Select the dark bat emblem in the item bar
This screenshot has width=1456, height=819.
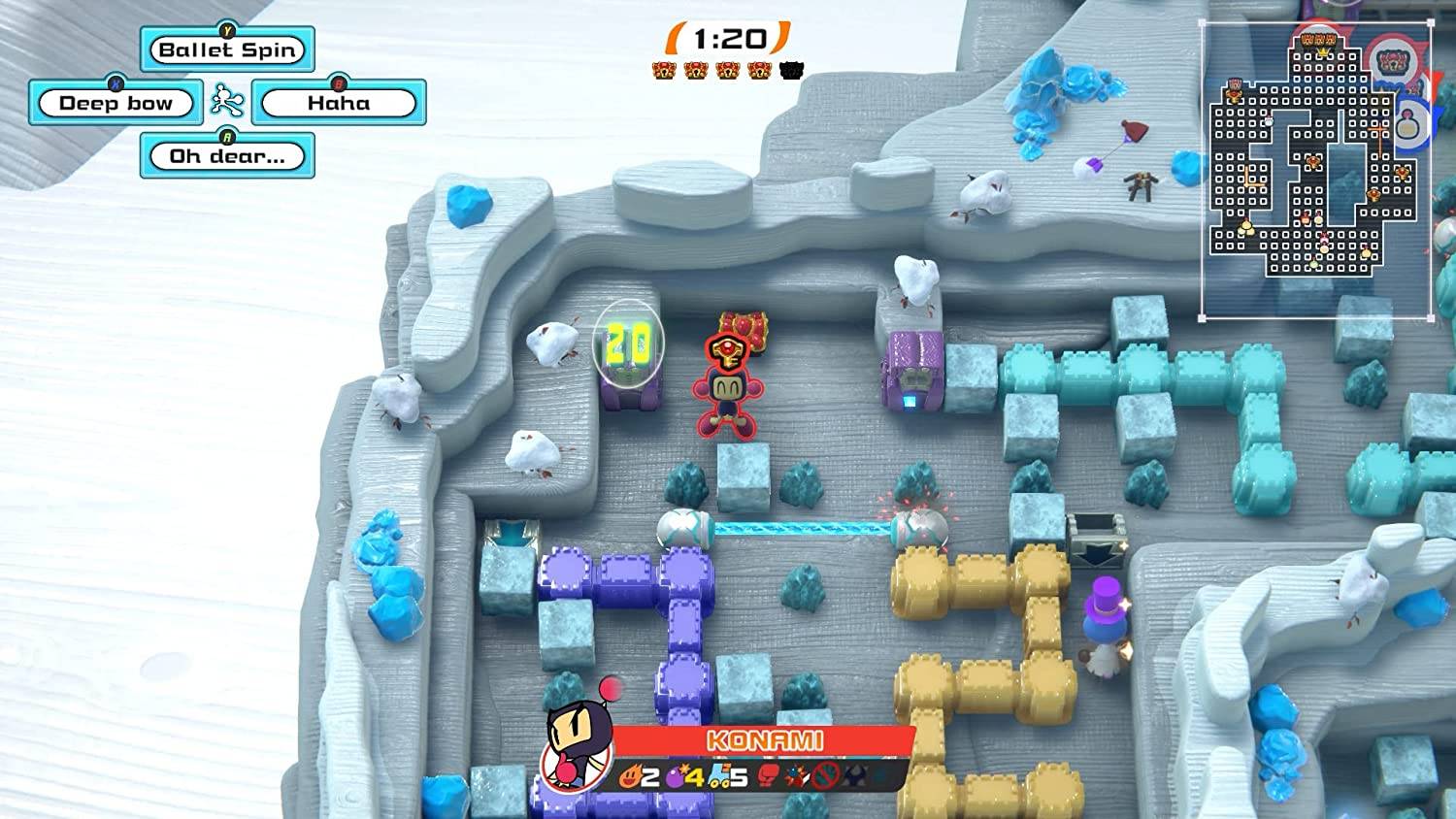point(854,775)
